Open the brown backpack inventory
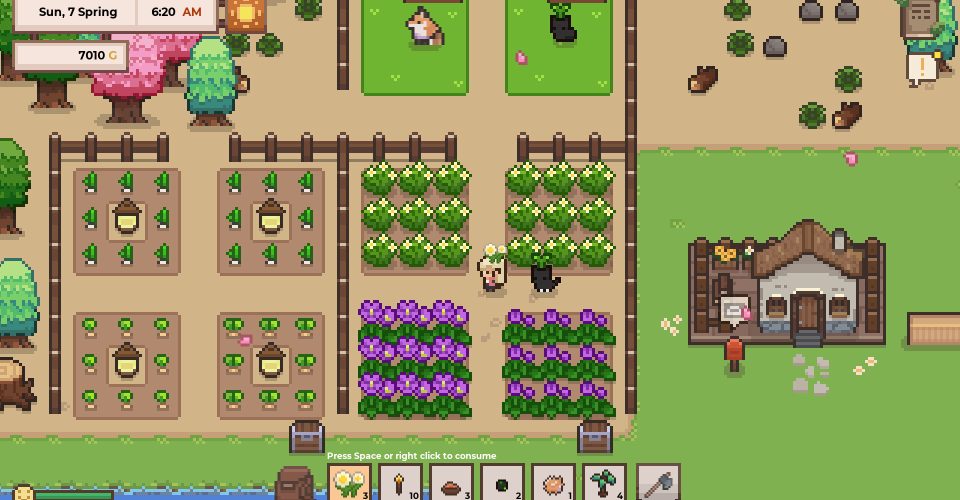960x500 pixels. pos(295,484)
